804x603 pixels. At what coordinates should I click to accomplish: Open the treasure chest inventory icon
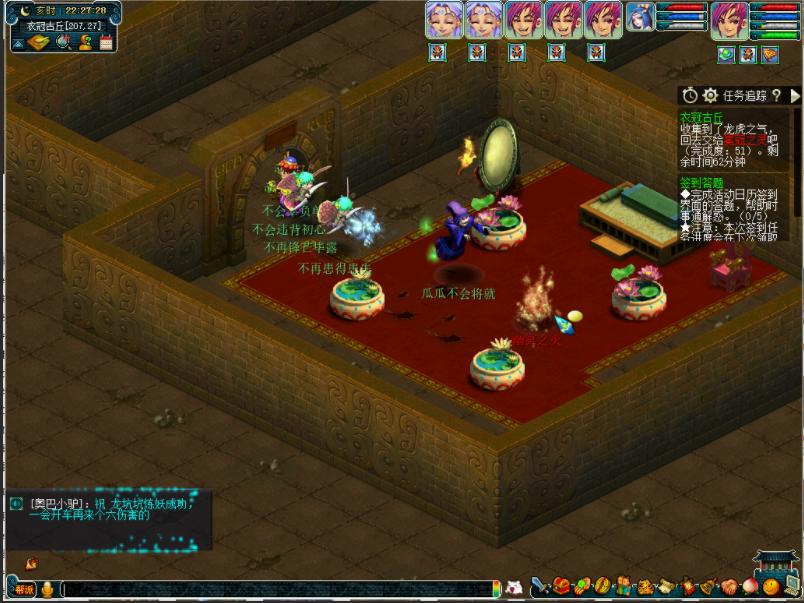pyautogui.click(x=562, y=586)
